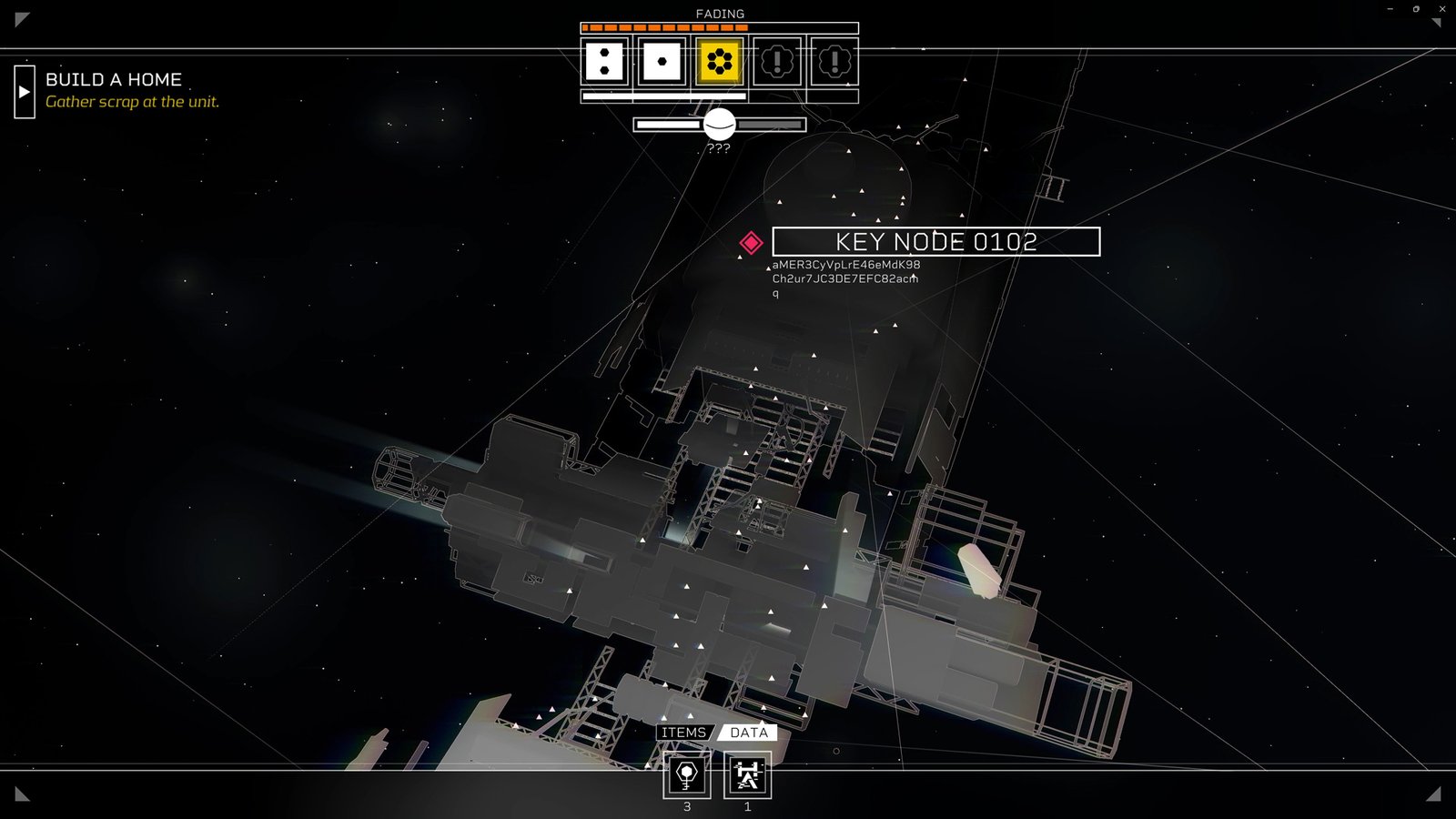Open the DATA tab
Viewport: 1456px width, 819px height.
pos(749,733)
